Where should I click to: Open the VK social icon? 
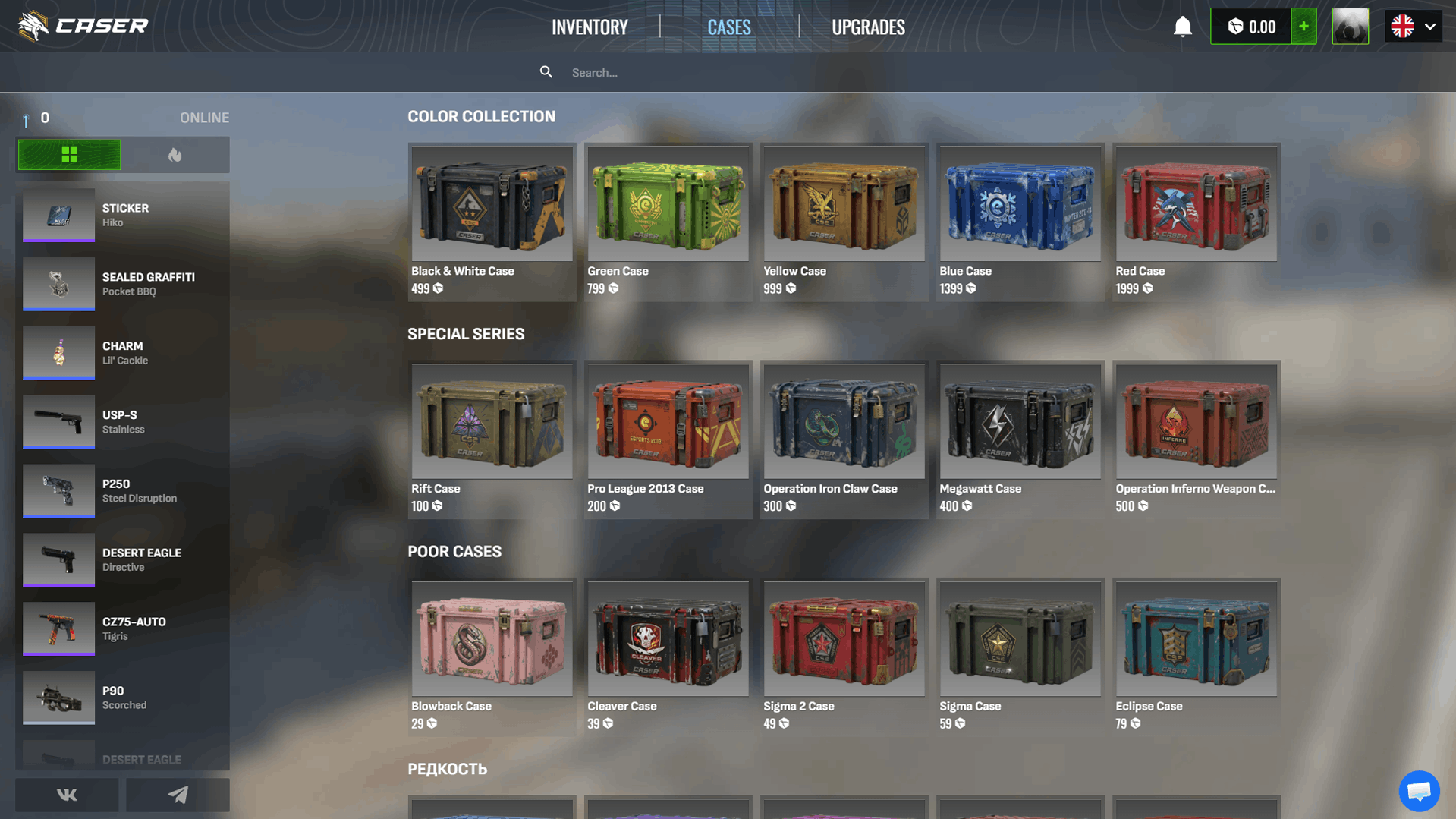pyautogui.click(x=66, y=794)
